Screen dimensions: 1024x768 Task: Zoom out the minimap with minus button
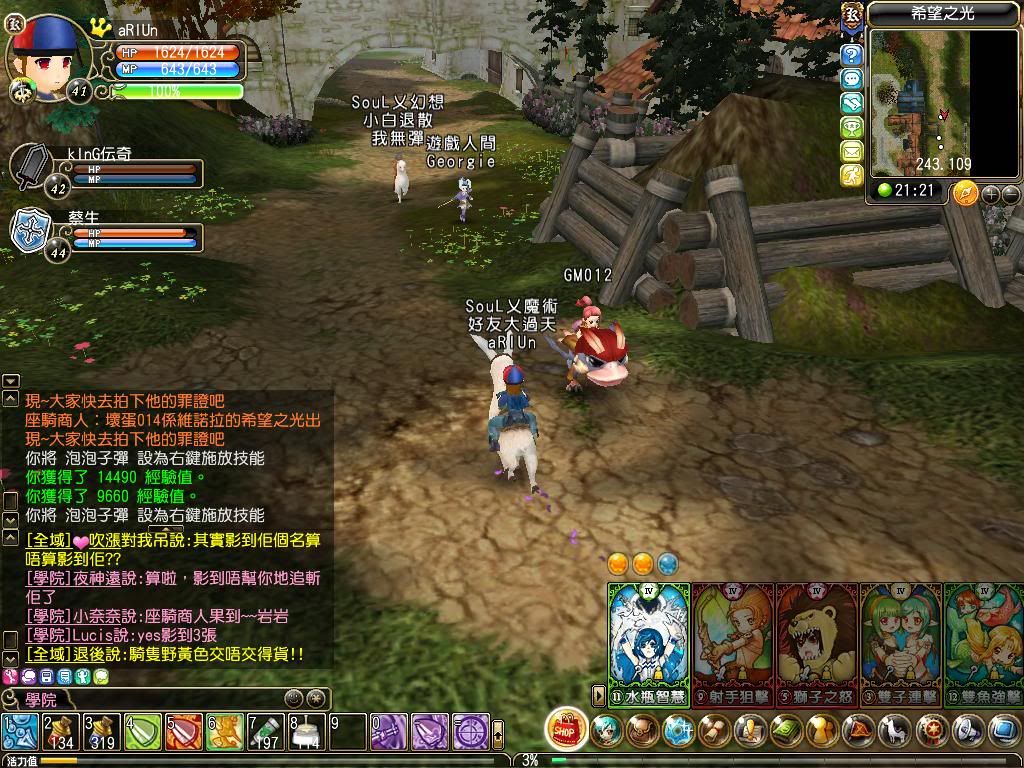(1011, 193)
